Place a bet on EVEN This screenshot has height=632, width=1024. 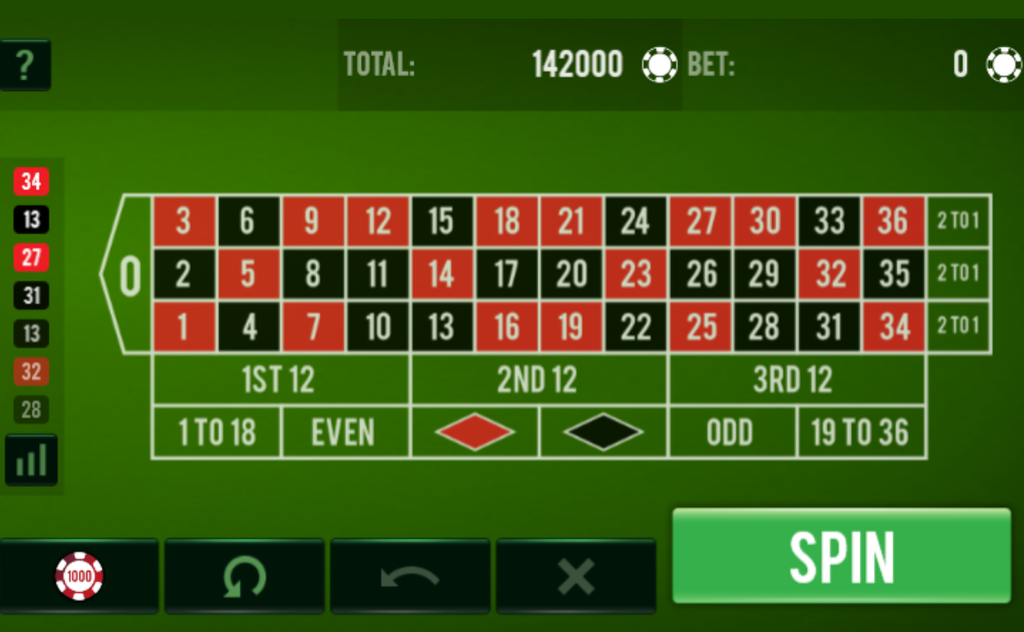(x=345, y=433)
